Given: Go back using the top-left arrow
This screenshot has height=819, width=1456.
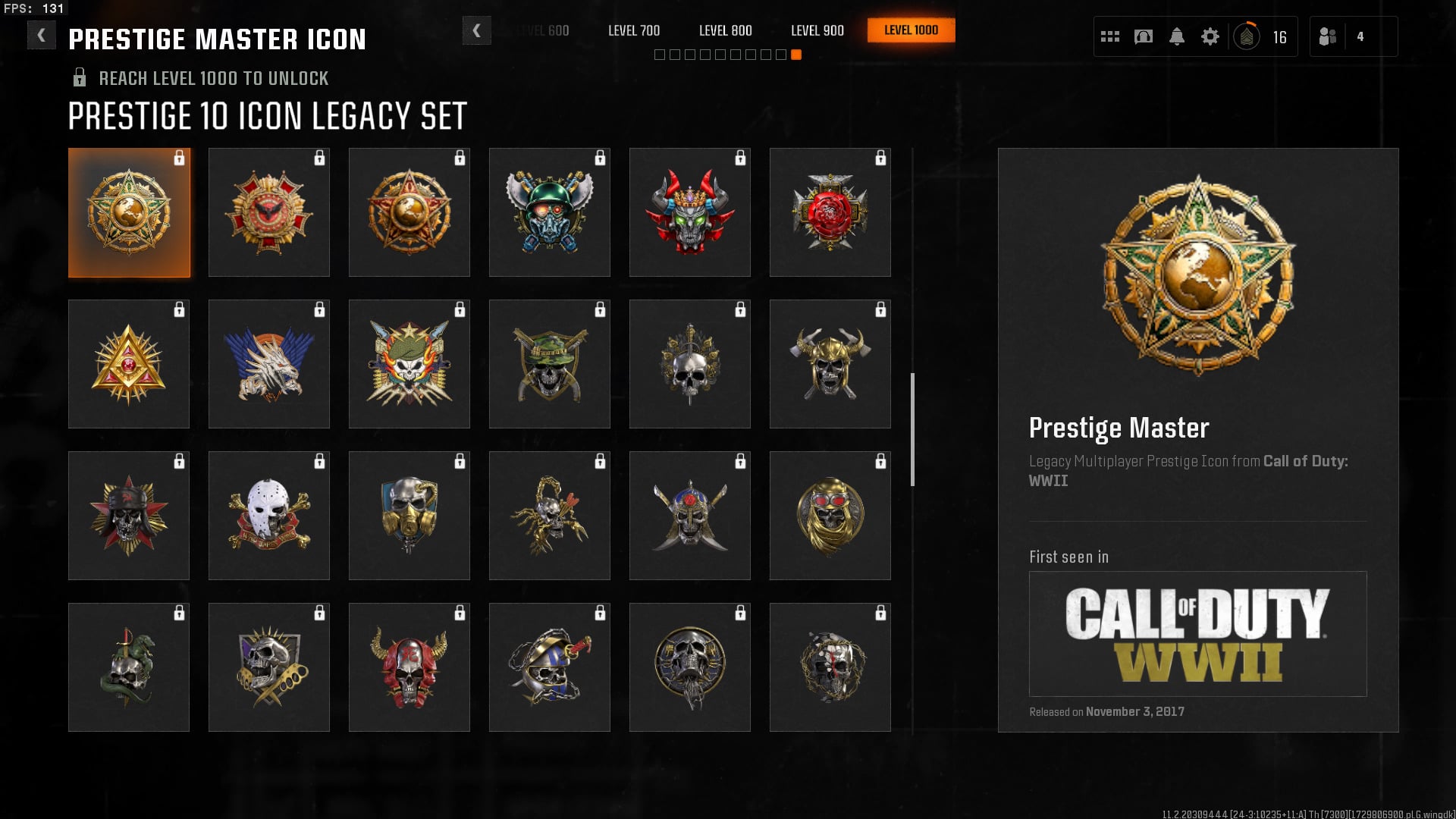Looking at the screenshot, I should tap(41, 35).
